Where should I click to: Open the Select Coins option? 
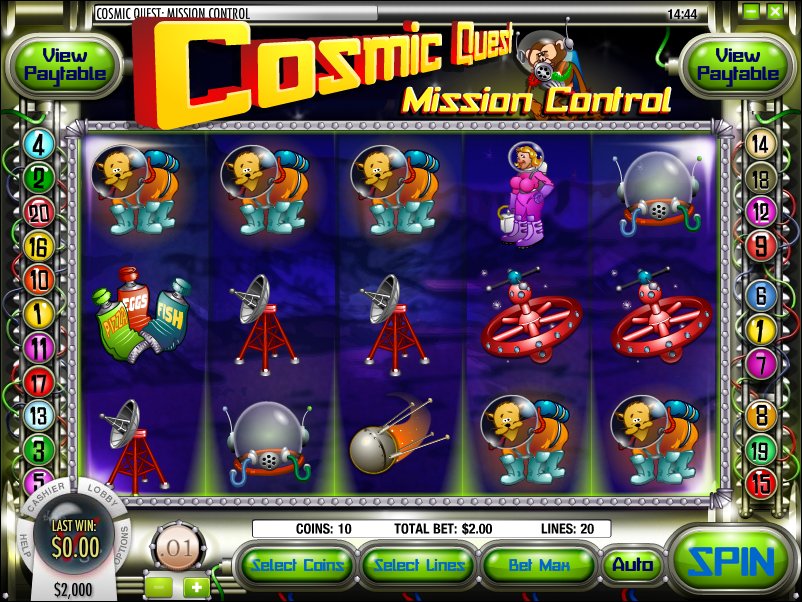click(x=299, y=565)
